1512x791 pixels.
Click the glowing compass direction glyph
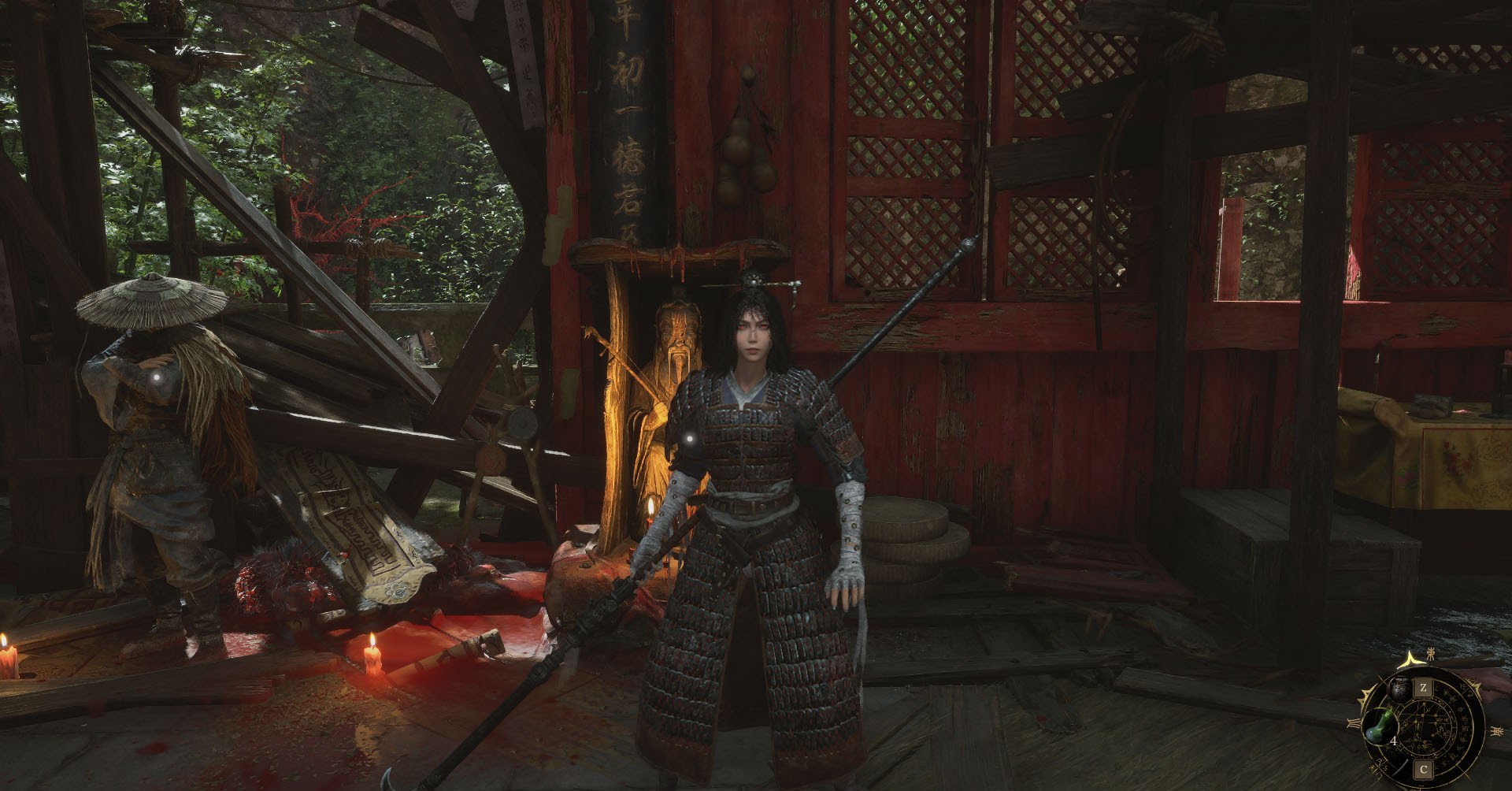pos(1412,660)
